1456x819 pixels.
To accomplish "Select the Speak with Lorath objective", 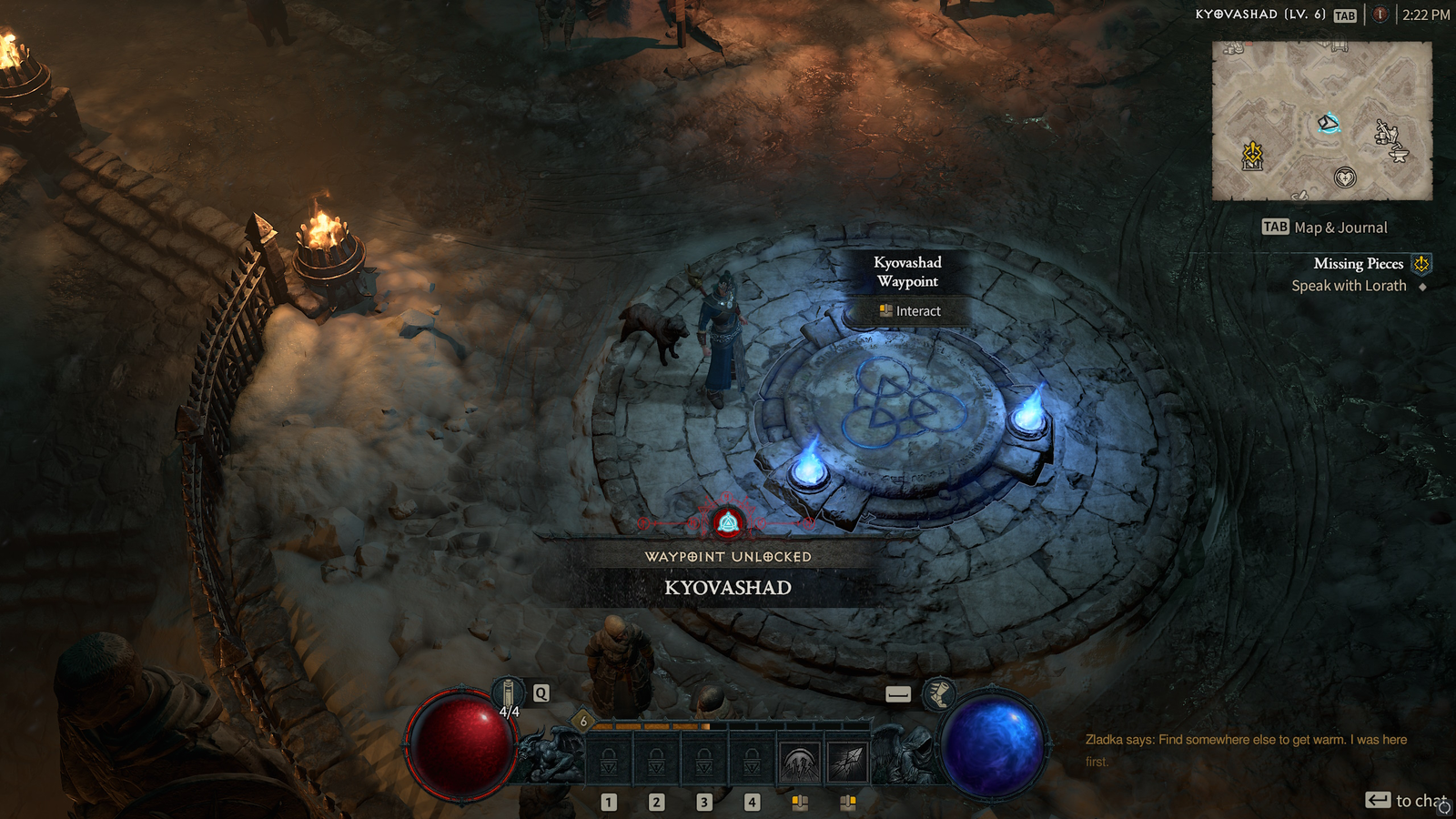I will tap(1349, 285).
